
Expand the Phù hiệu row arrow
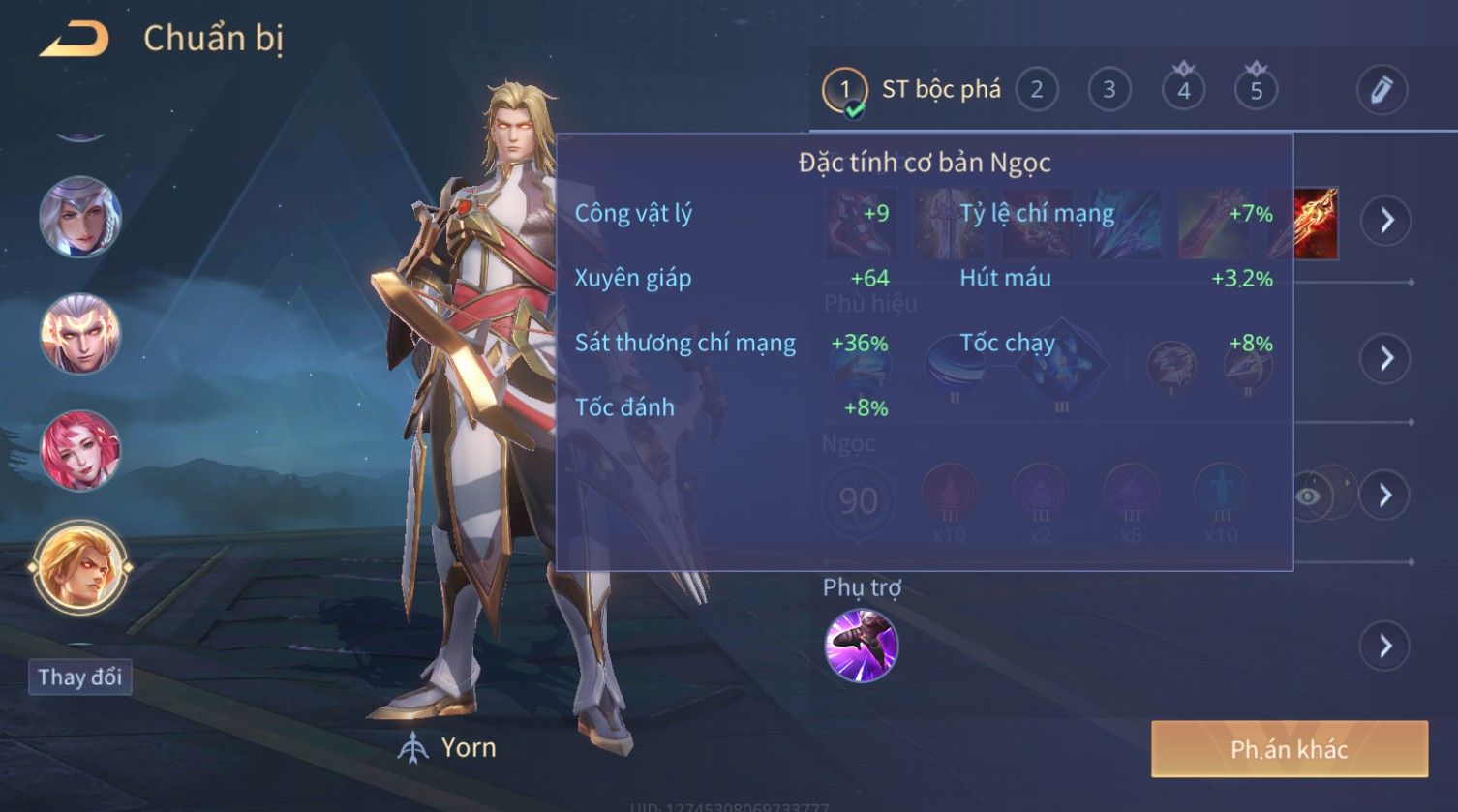[x=1386, y=358]
